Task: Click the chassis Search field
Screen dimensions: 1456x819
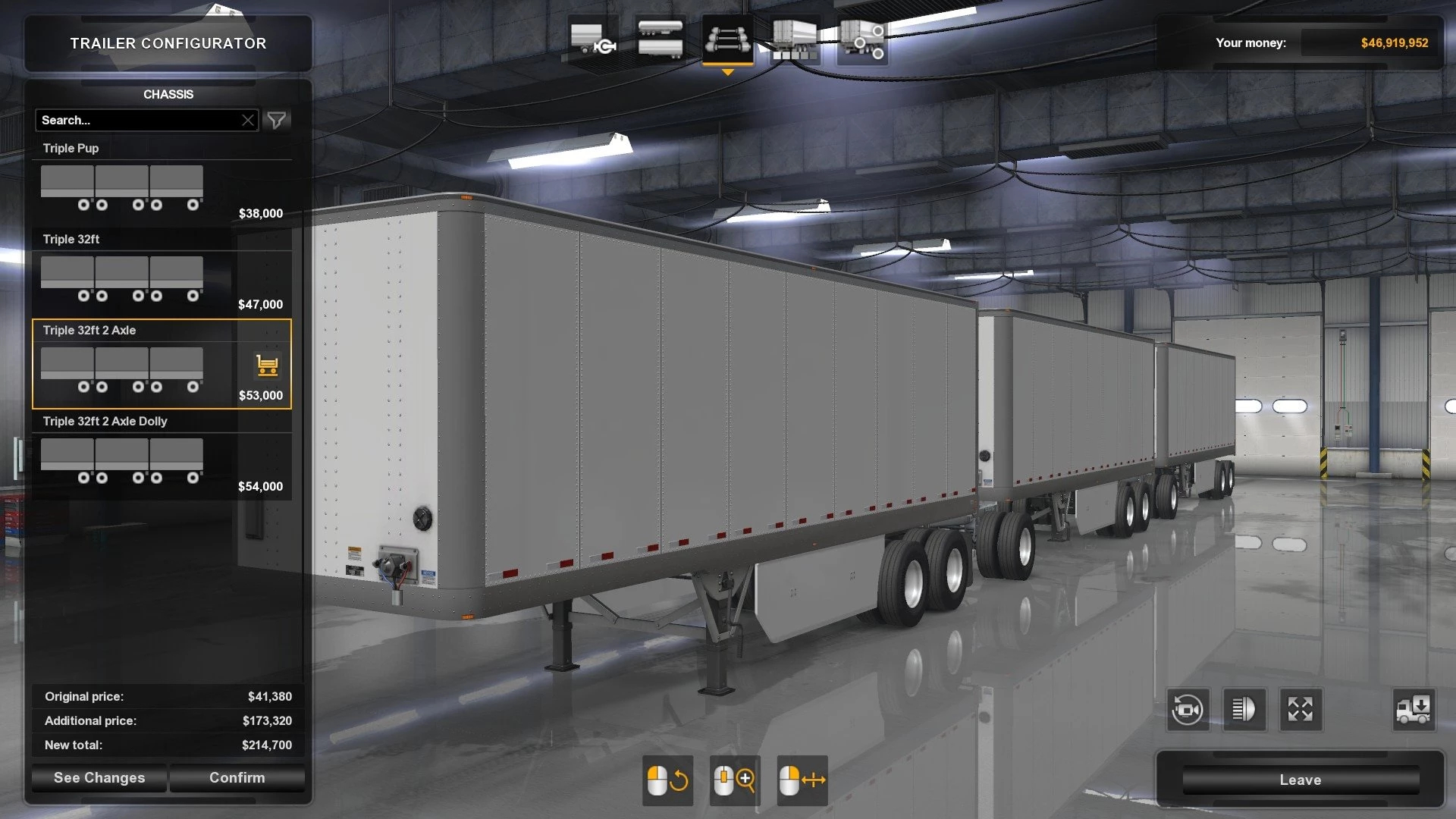Action: [136, 121]
